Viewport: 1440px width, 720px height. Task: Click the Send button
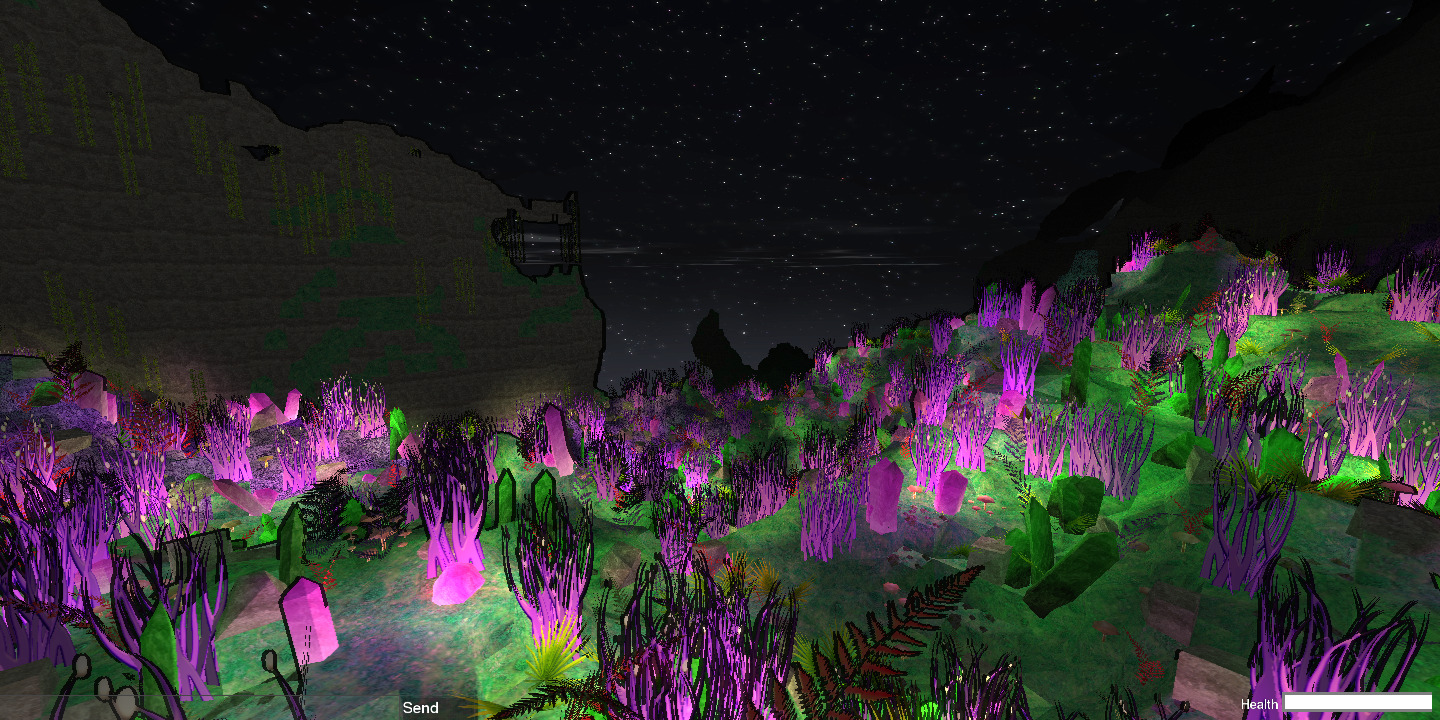click(420, 708)
